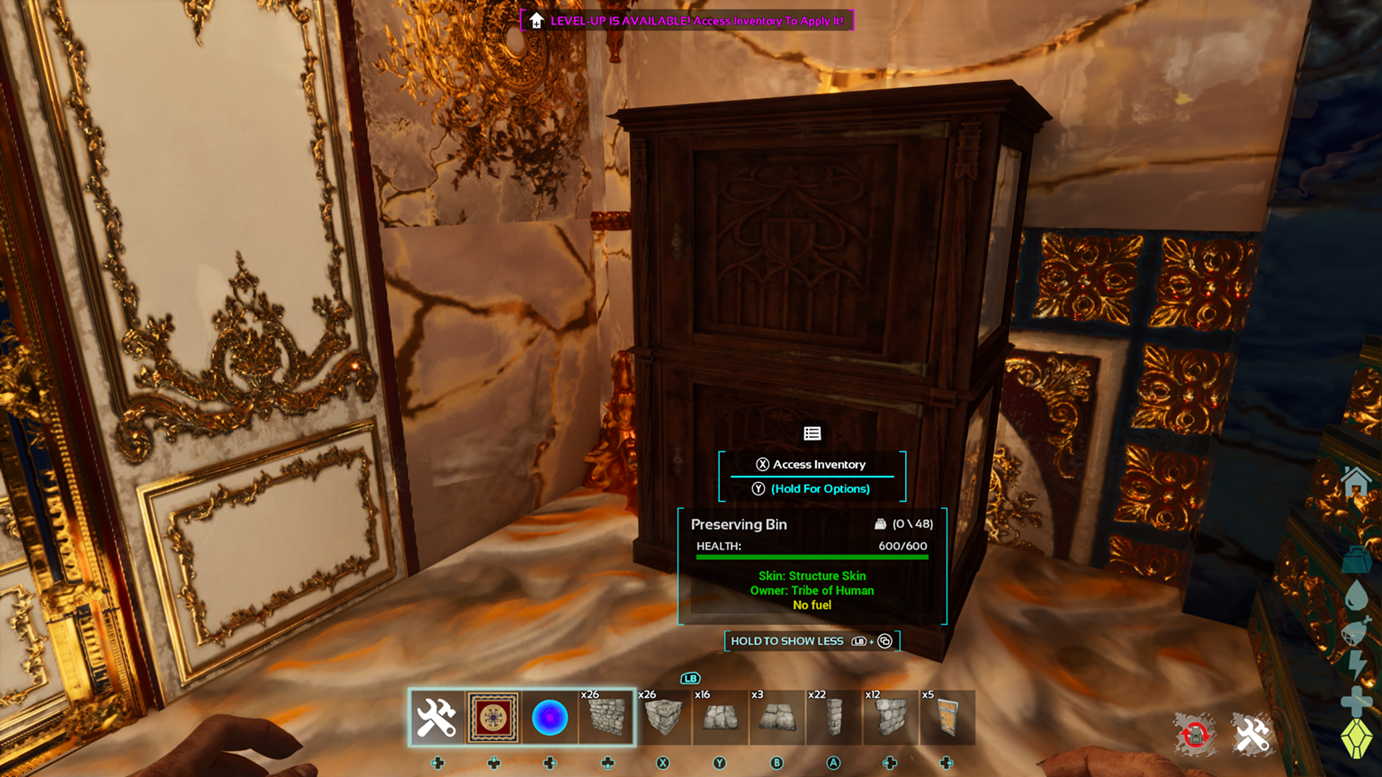Pick the stone cube block stack of 26
1382x777 pixels.
[x=662, y=717]
